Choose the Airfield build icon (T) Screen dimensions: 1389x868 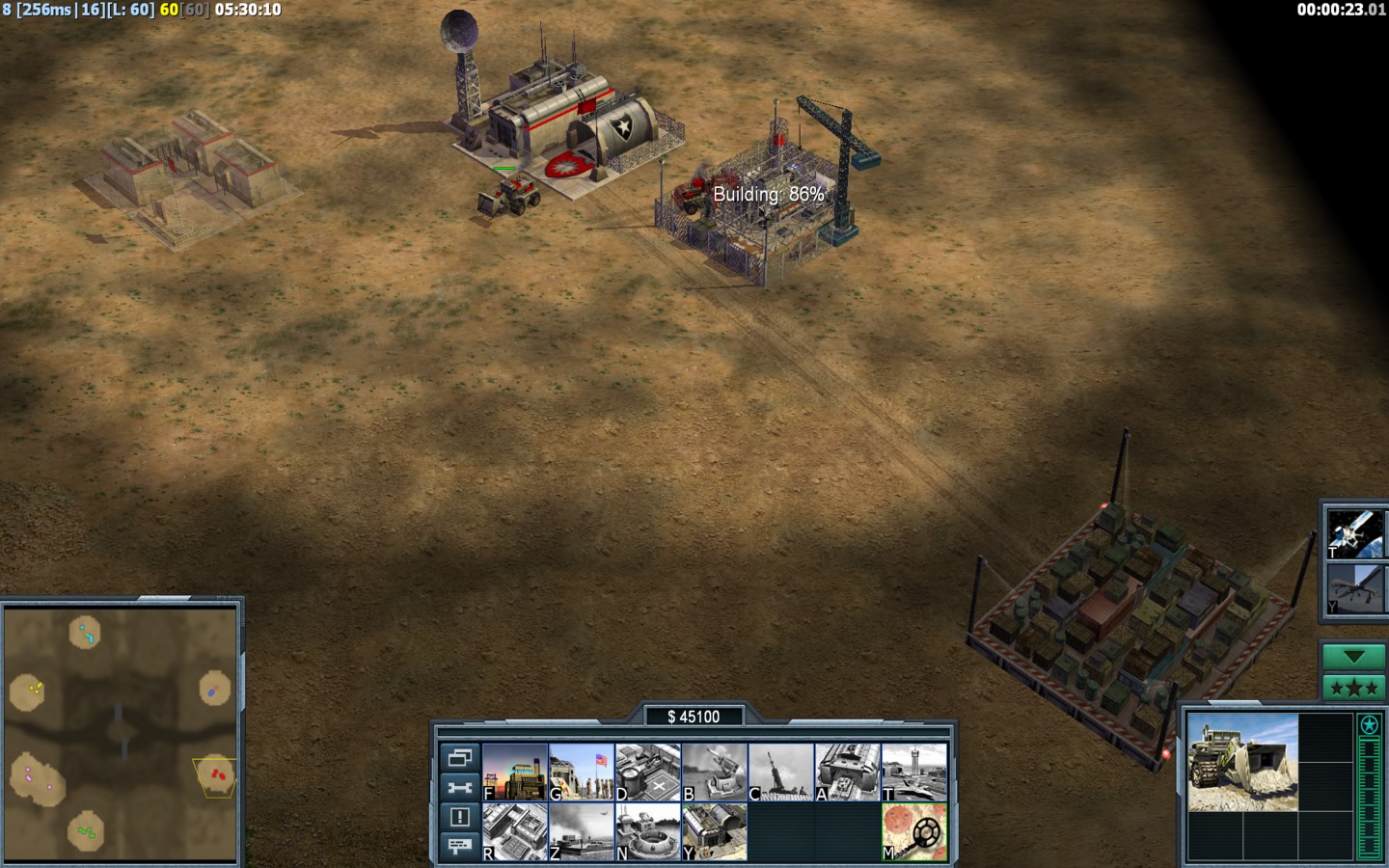tap(914, 772)
